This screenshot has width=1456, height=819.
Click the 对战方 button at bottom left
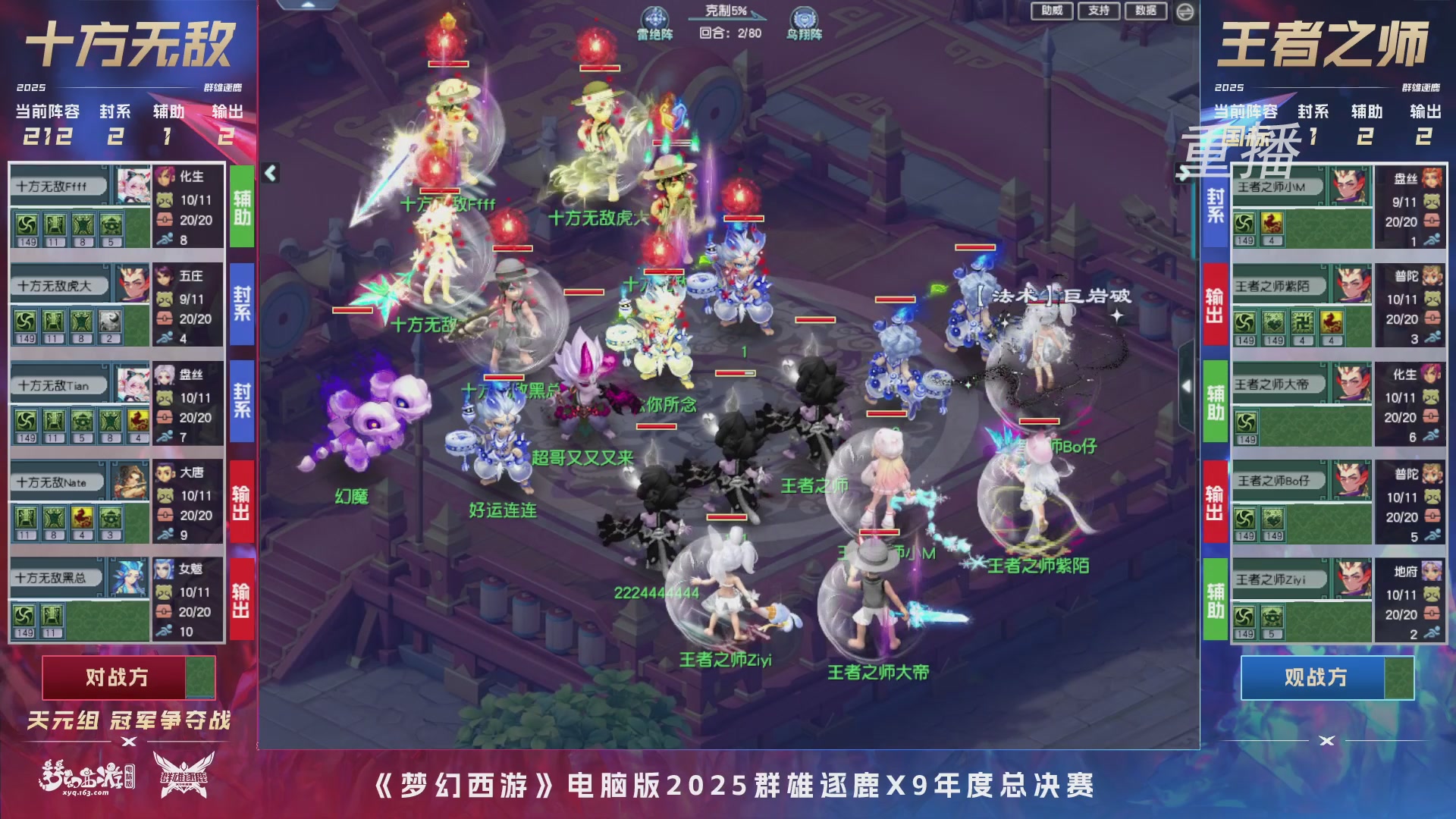coord(118,677)
